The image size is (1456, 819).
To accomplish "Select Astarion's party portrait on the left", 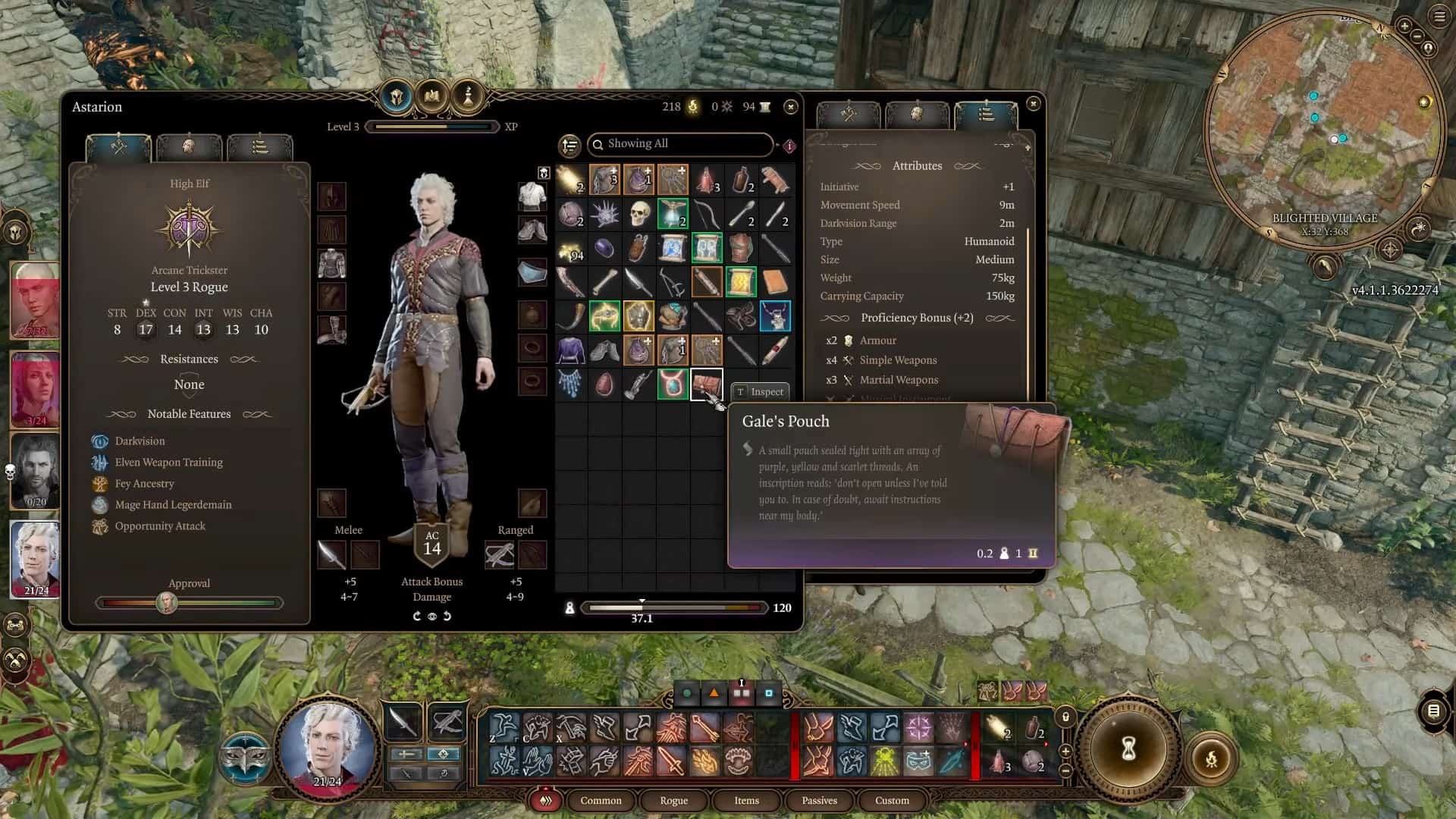I will [35, 559].
